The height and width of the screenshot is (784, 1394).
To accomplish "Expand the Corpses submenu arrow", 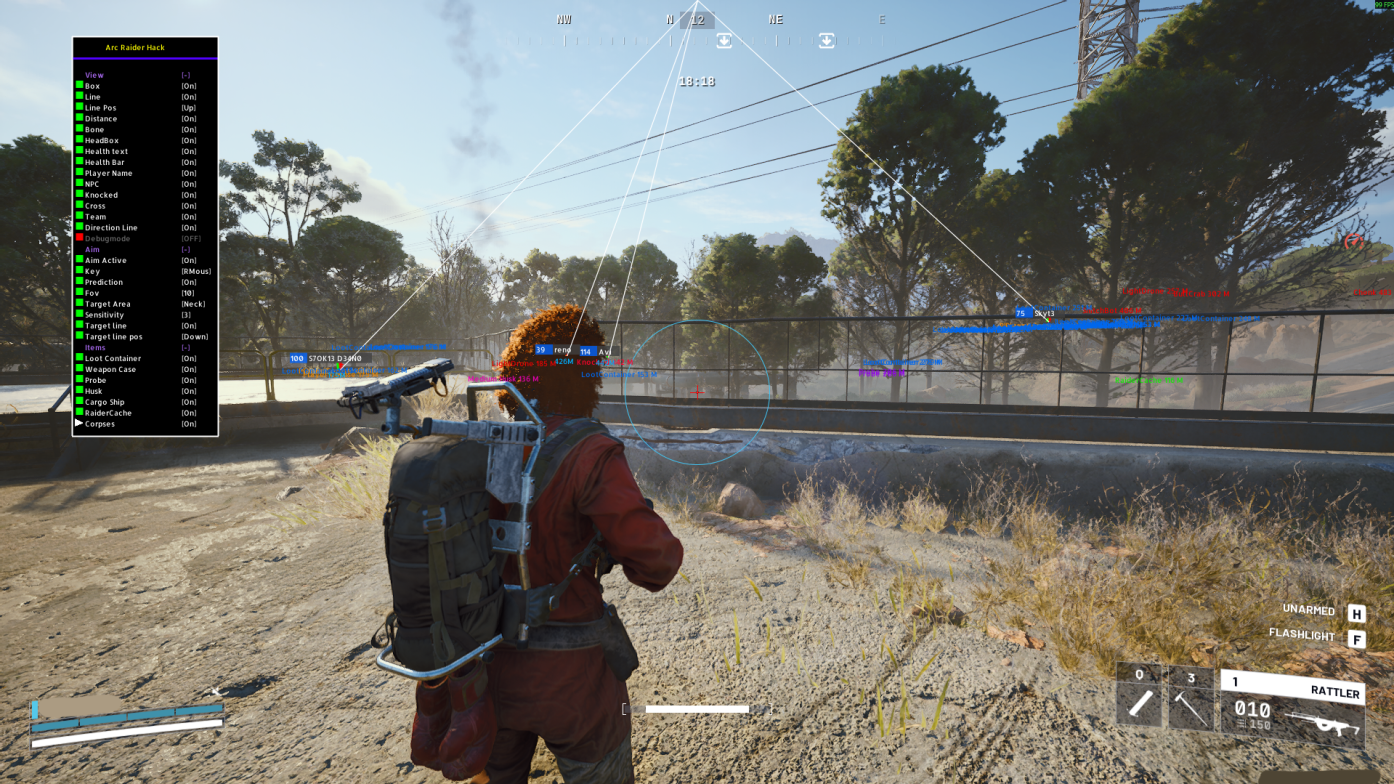I will [77, 423].
